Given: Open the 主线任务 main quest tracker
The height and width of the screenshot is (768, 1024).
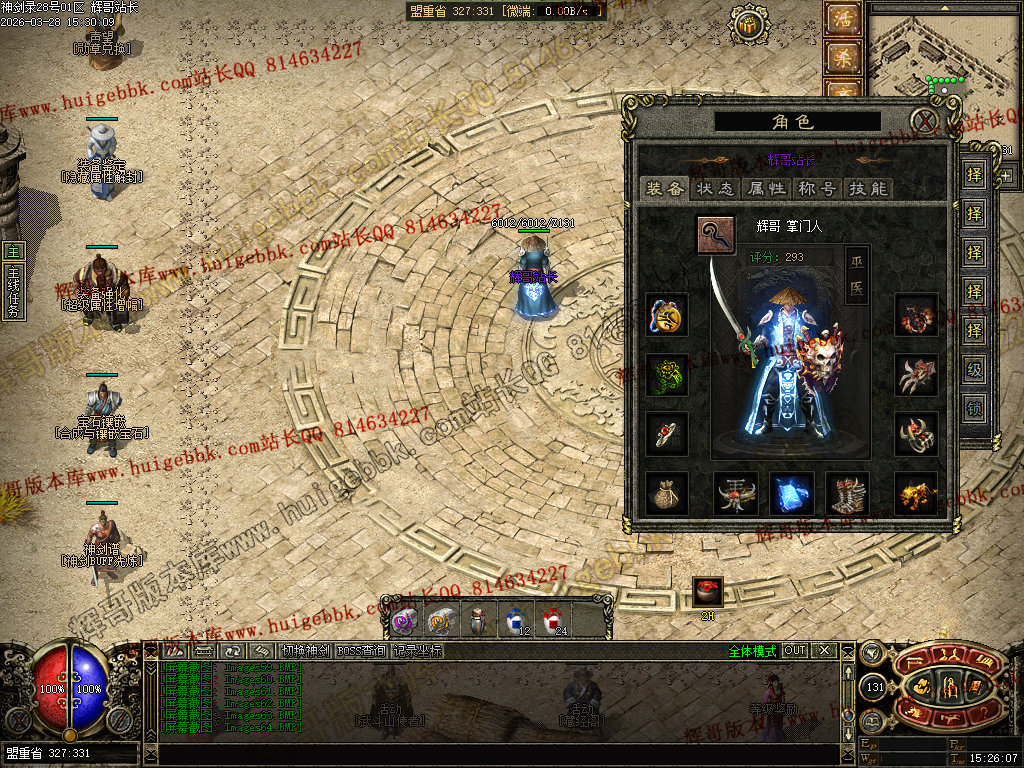Looking at the screenshot, I should tap(13, 280).
